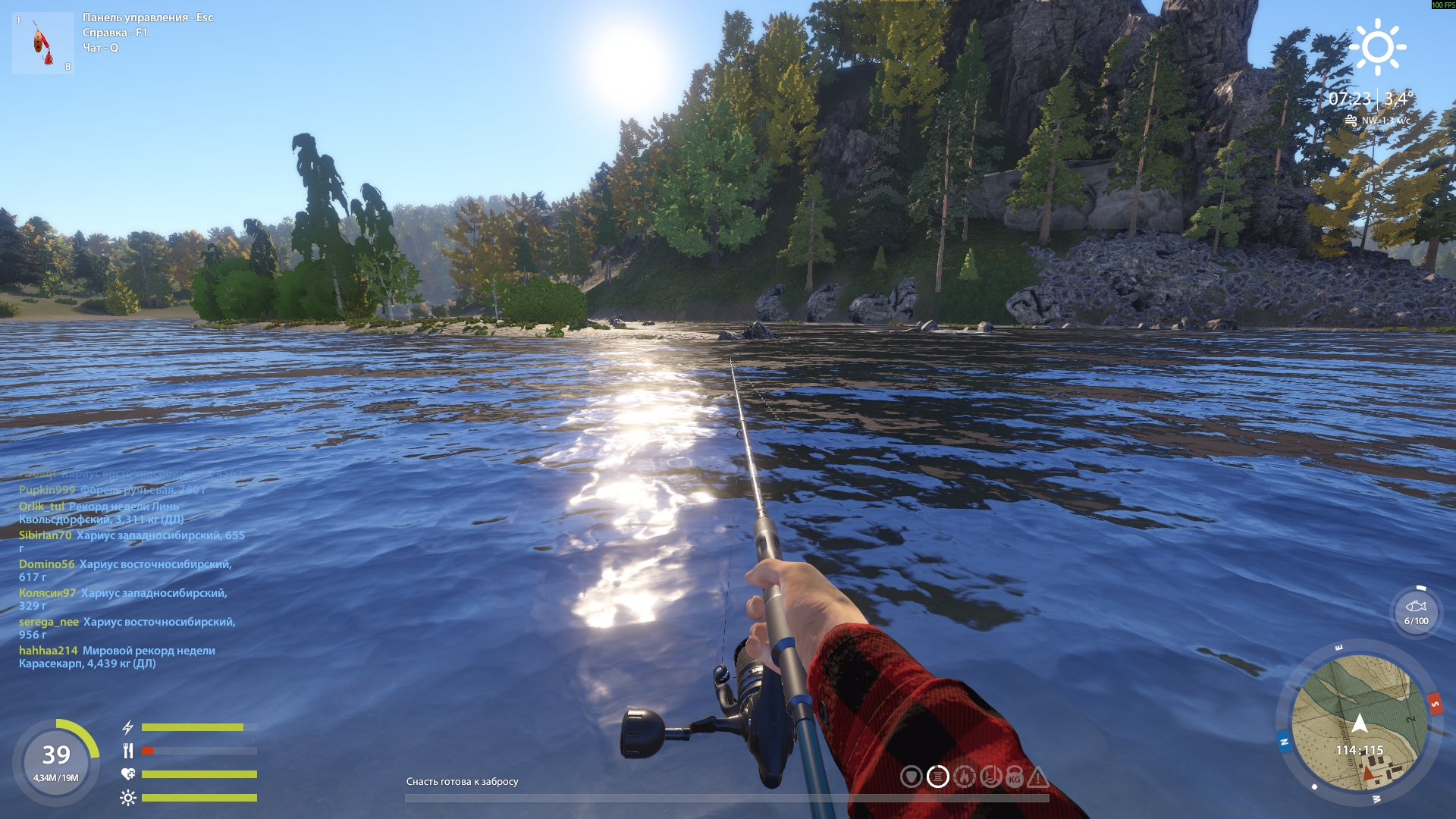The width and height of the screenshot is (1456, 819).
Task: Open Orlik_tul's weekly record message
Action: [x=101, y=513]
